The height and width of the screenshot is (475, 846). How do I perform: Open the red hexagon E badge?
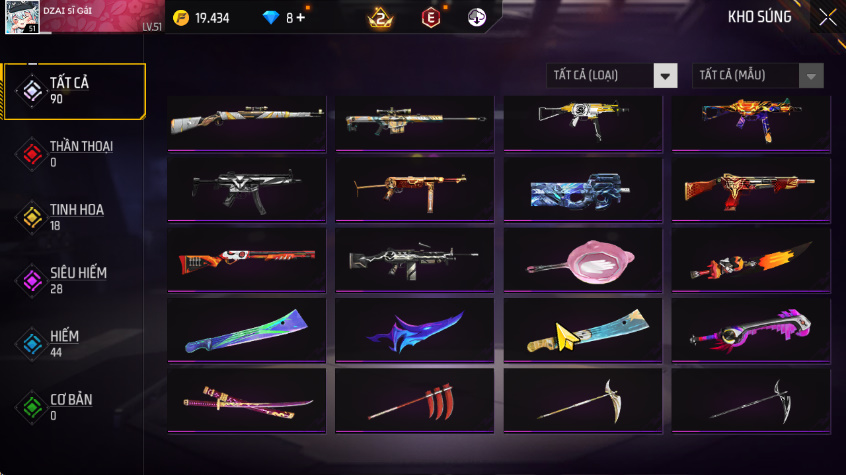430,18
